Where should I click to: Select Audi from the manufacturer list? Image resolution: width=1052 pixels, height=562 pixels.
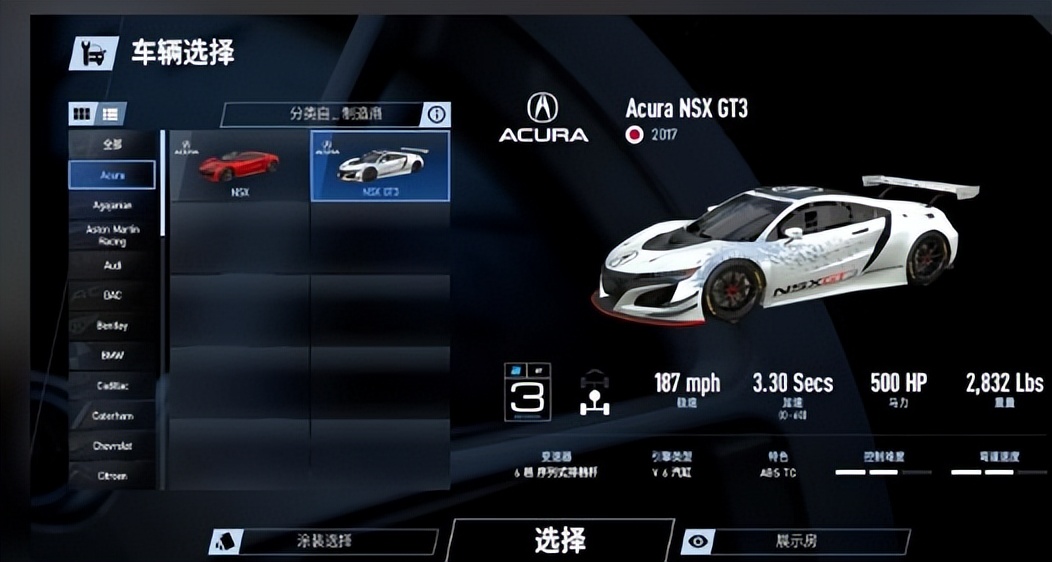click(x=112, y=266)
